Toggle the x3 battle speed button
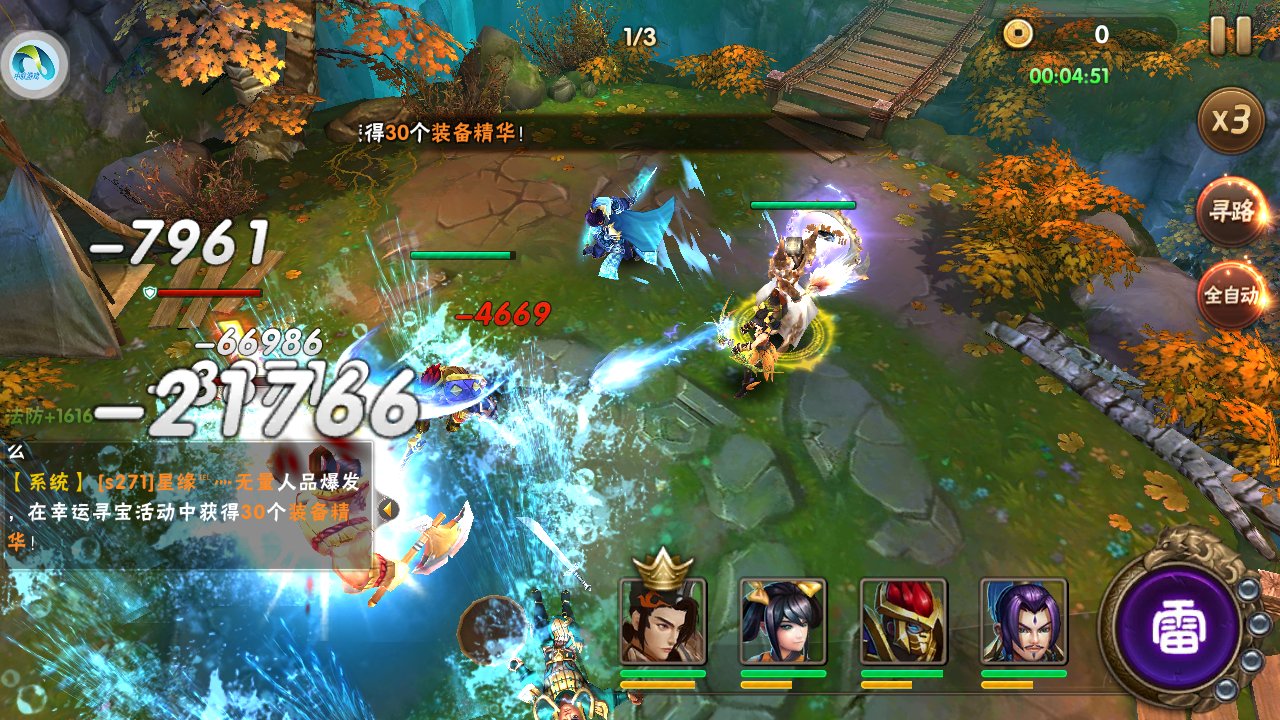1280x720 pixels. 1231,121
